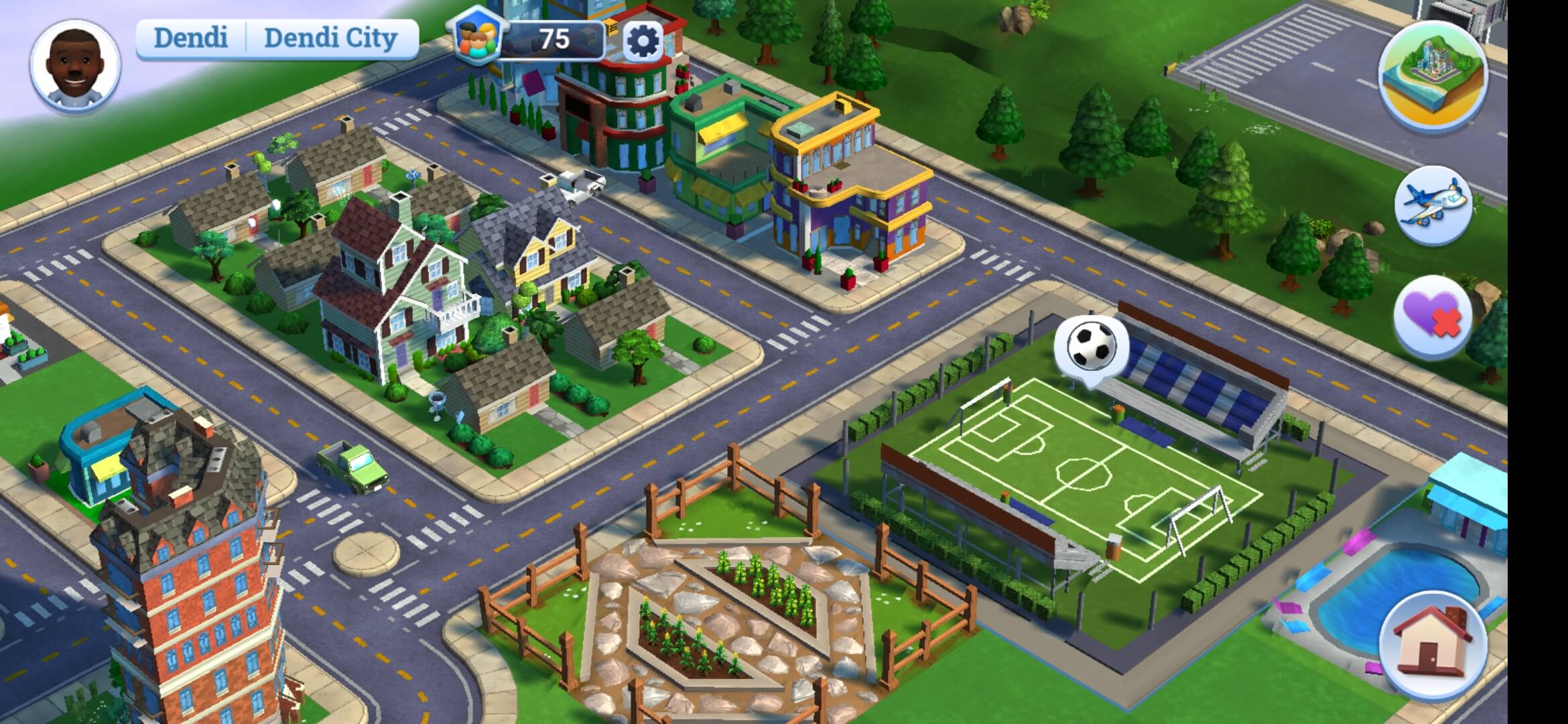This screenshot has height=724, width=1568.
Task: Tap the Dendi City name banner
Action: click(x=330, y=38)
